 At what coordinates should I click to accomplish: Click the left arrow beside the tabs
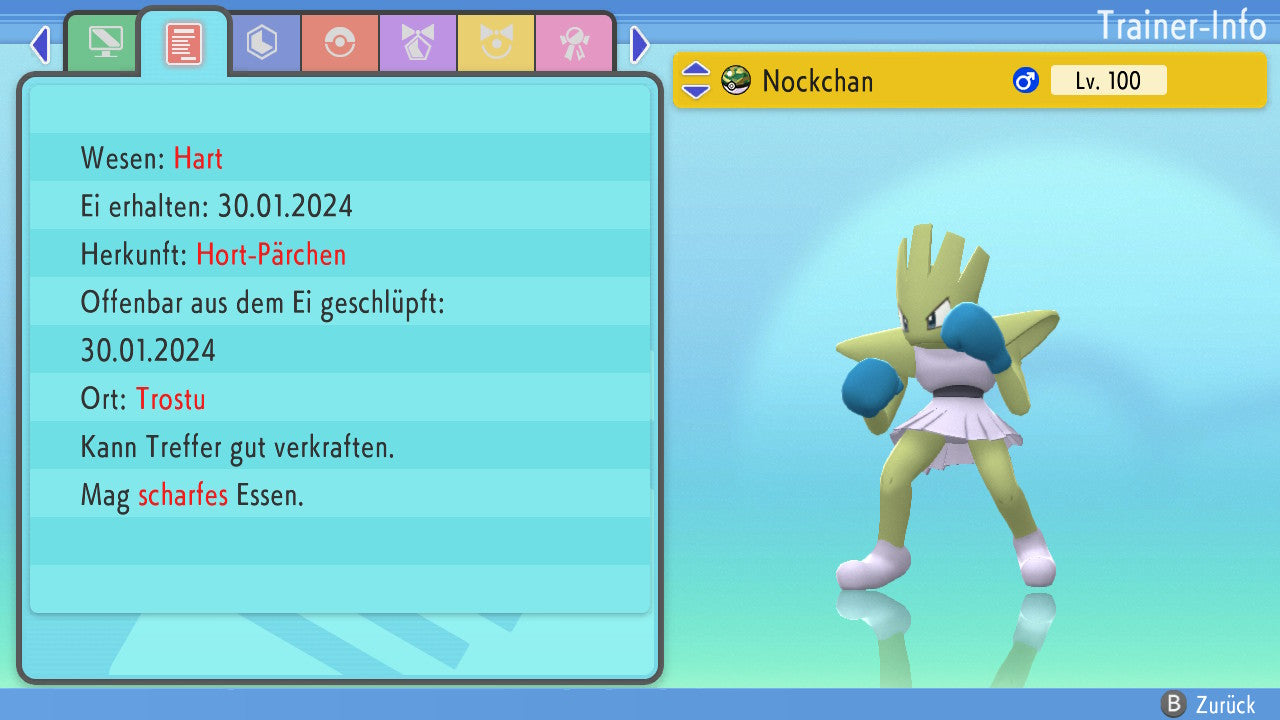pyautogui.click(x=40, y=44)
